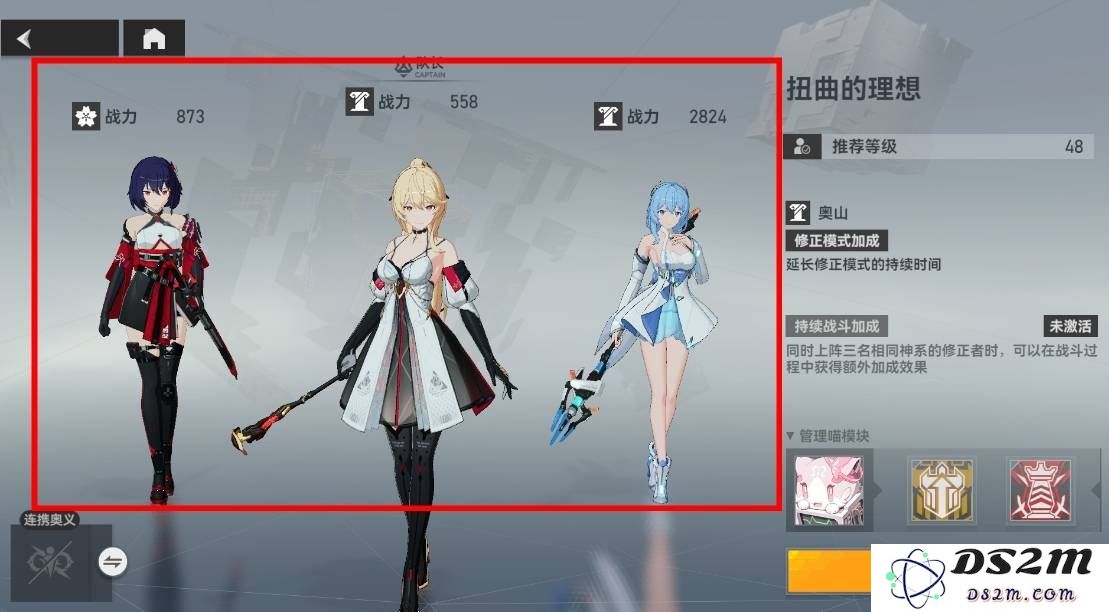
Task: Go back using the arrow button
Action: click(58, 39)
